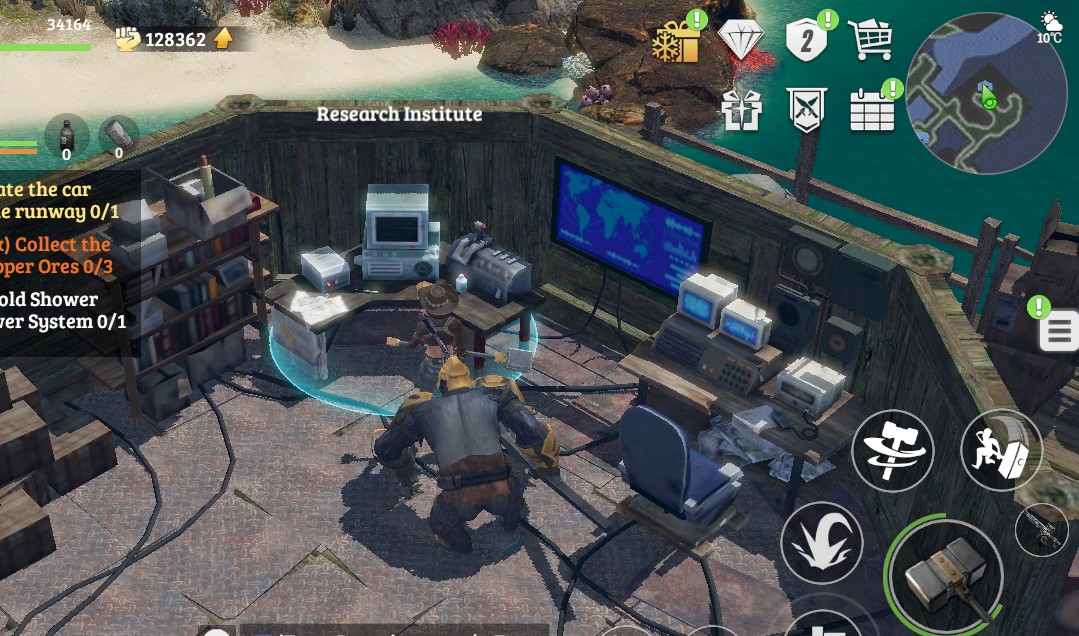
Task: Open the white gift box rewards
Action: 741,110
